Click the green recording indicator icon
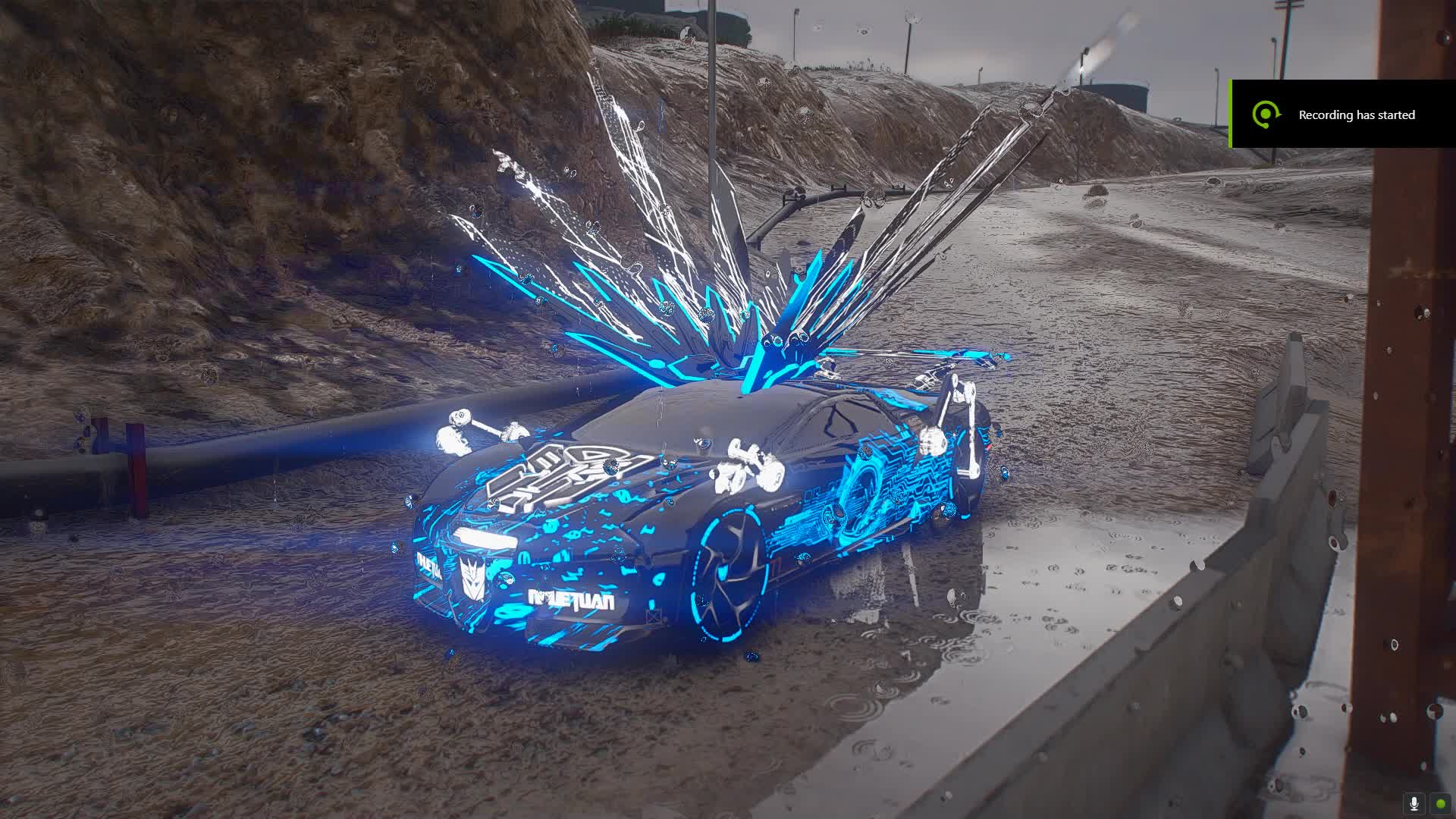 pyautogui.click(x=1439, y=803)
